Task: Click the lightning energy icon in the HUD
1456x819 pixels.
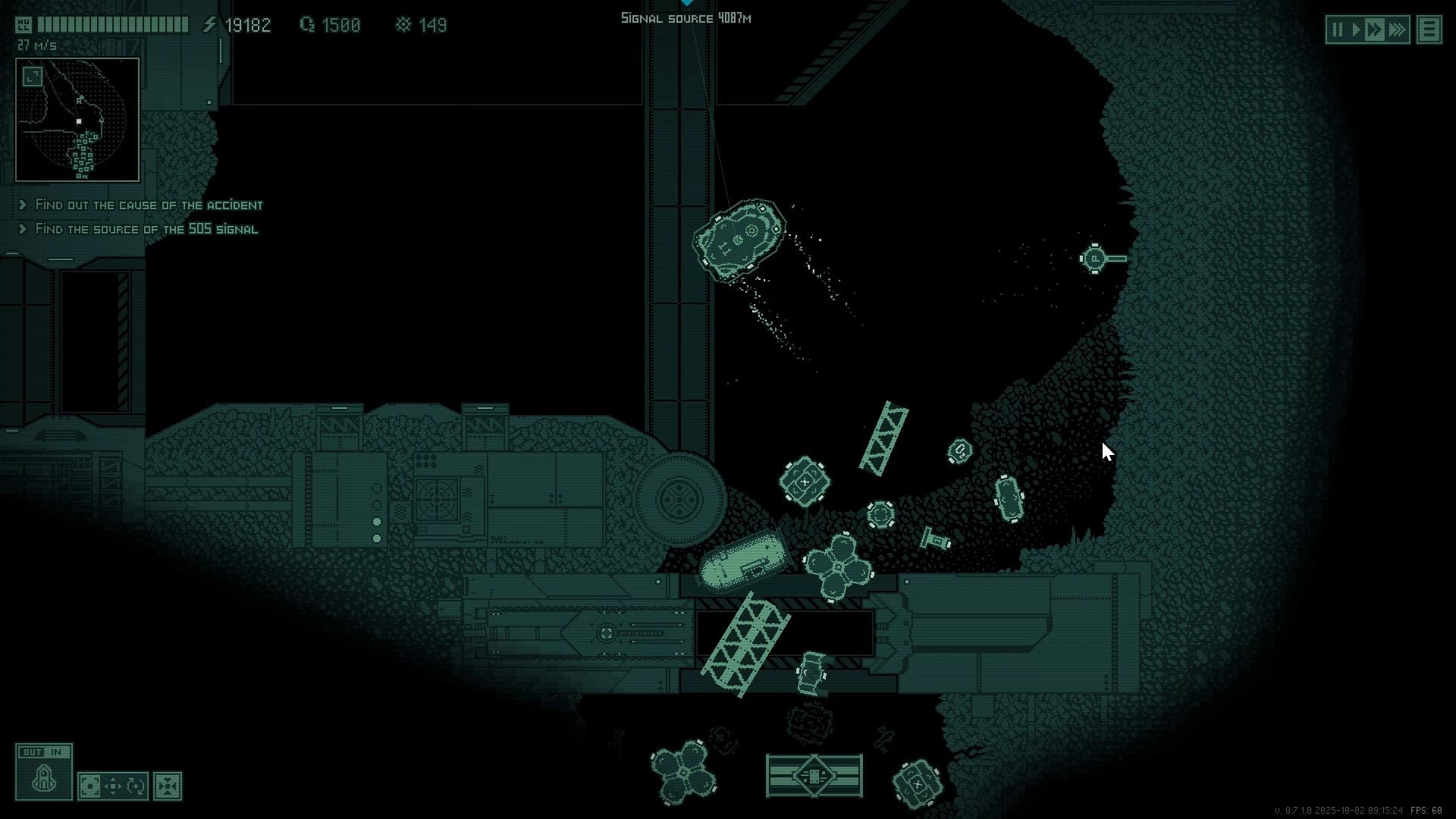Action: tap(209, 24)
